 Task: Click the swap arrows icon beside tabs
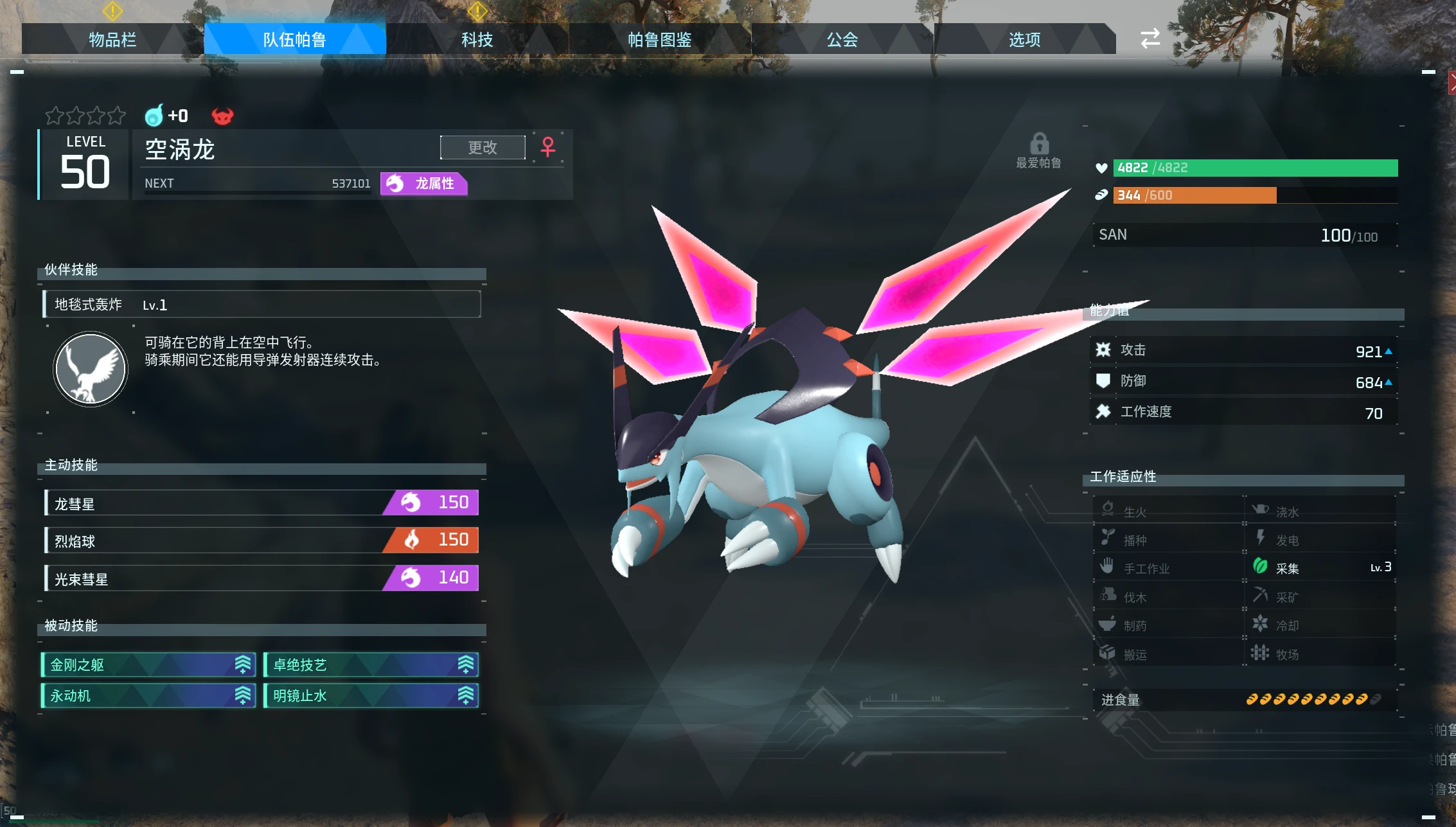[x=1150, y=39]
